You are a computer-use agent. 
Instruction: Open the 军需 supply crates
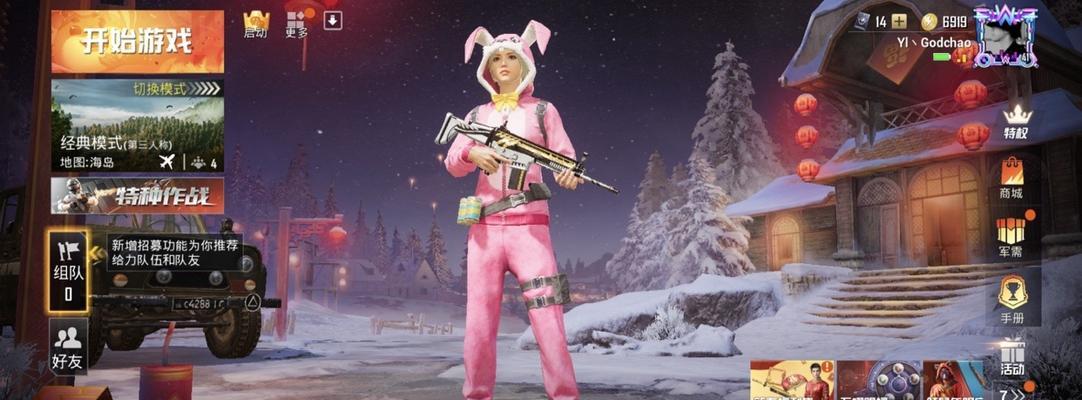[x=1012, y=237]
